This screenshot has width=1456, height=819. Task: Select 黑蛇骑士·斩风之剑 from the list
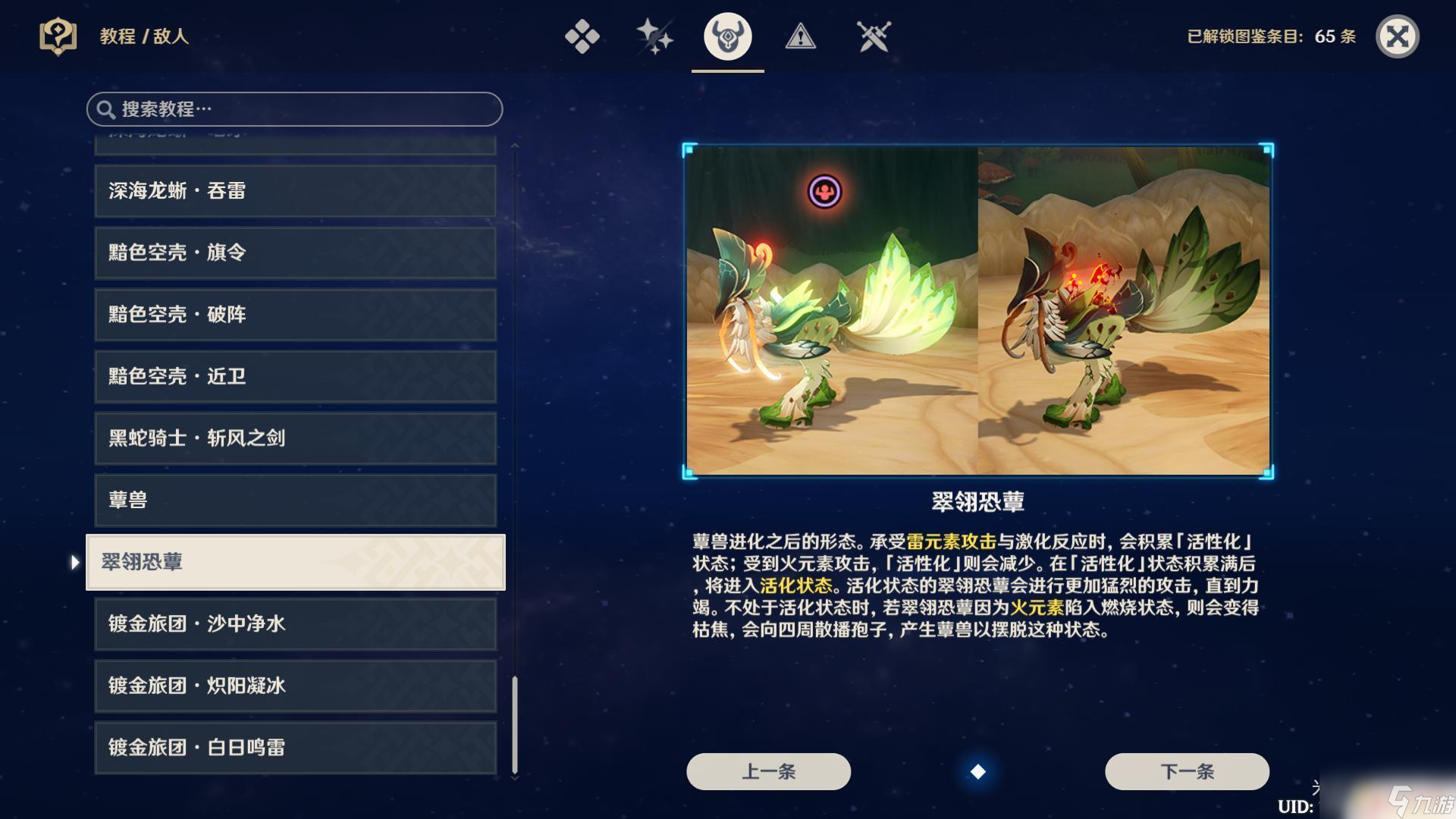(x=294, y=438)
